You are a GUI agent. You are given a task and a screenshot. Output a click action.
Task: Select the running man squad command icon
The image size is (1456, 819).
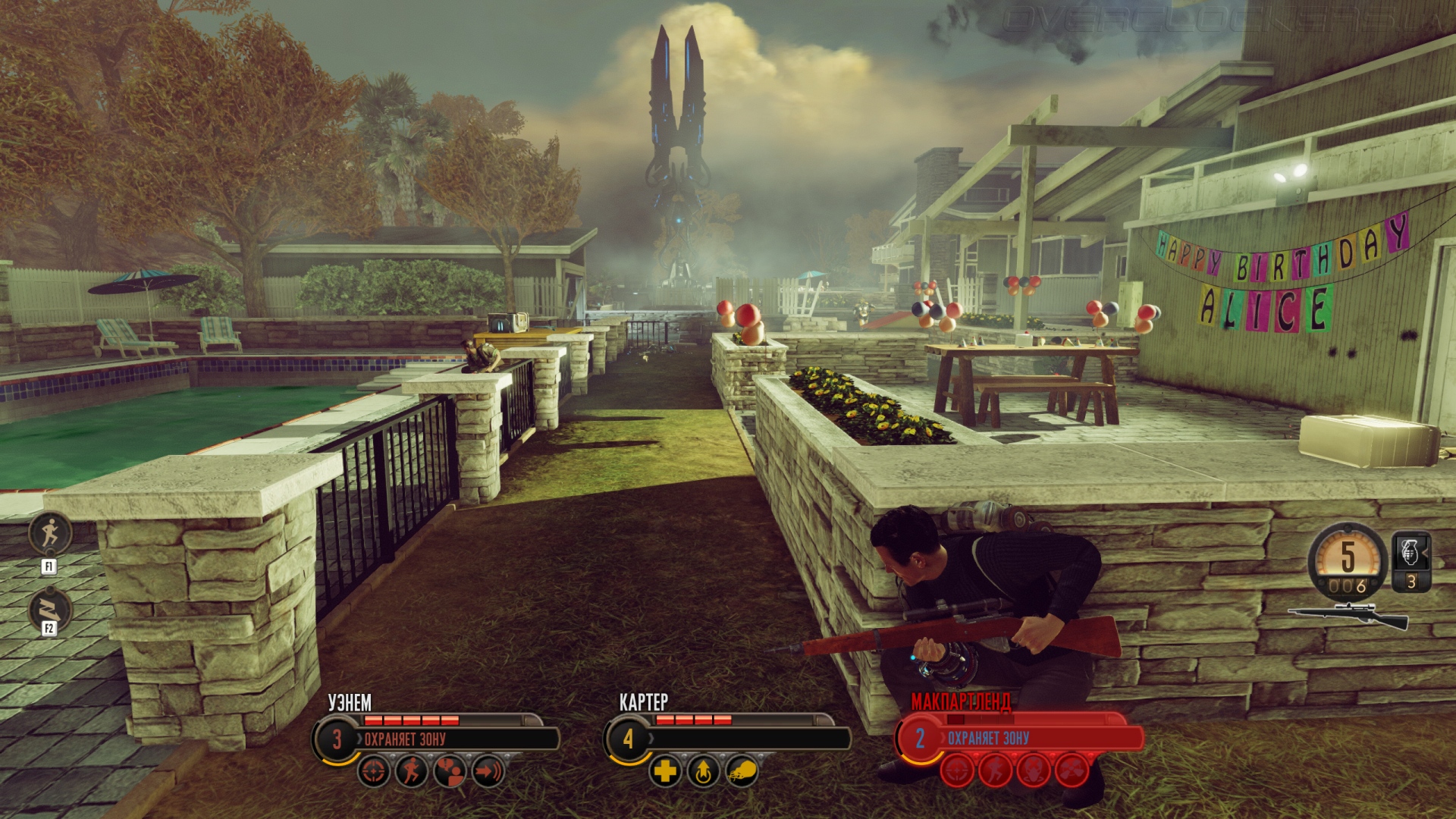[x=50, y=533]
